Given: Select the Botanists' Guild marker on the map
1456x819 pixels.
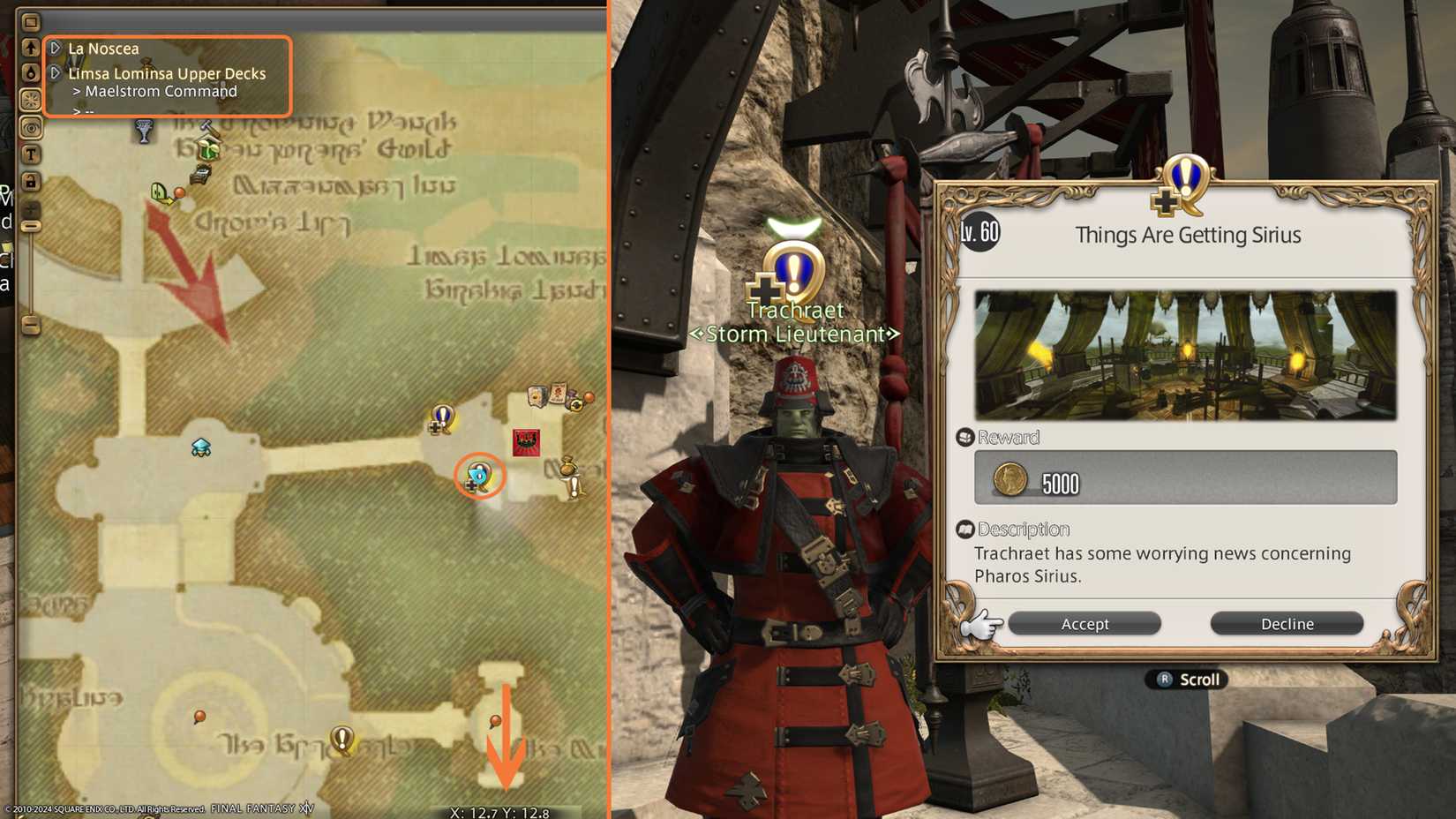Looking at the screenshot, I should pos(206,148).
